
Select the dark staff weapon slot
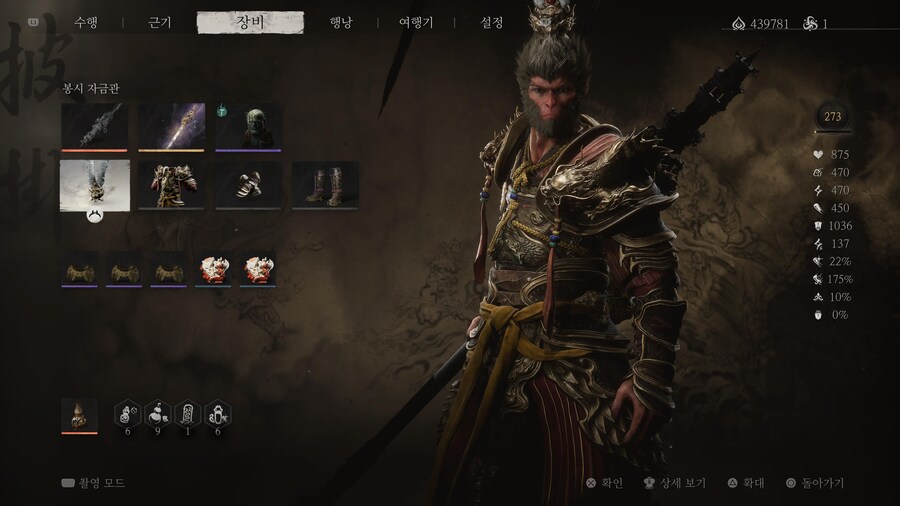click(95, 127)
